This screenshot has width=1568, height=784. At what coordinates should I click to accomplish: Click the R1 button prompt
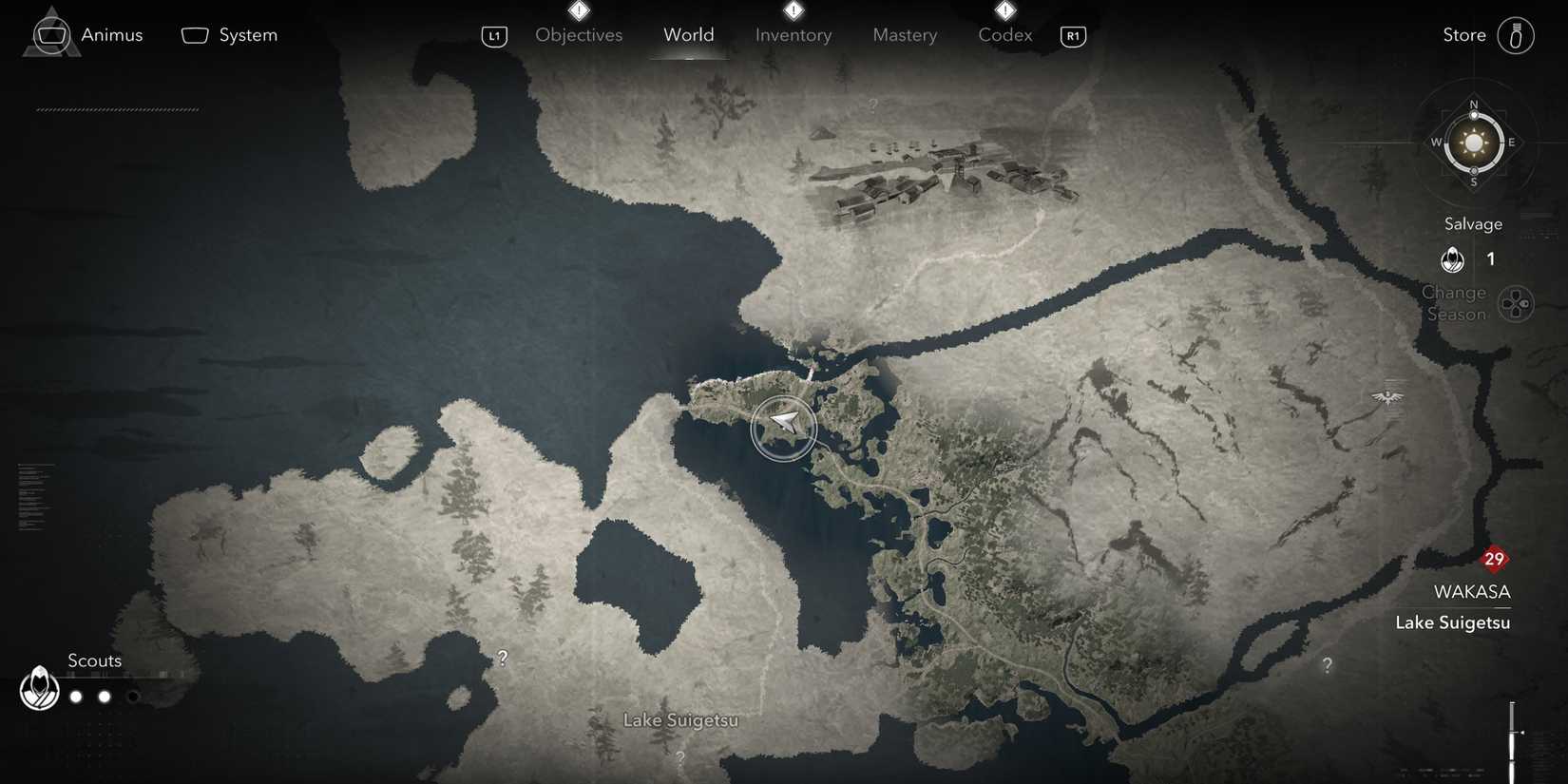pos(1072,36)
